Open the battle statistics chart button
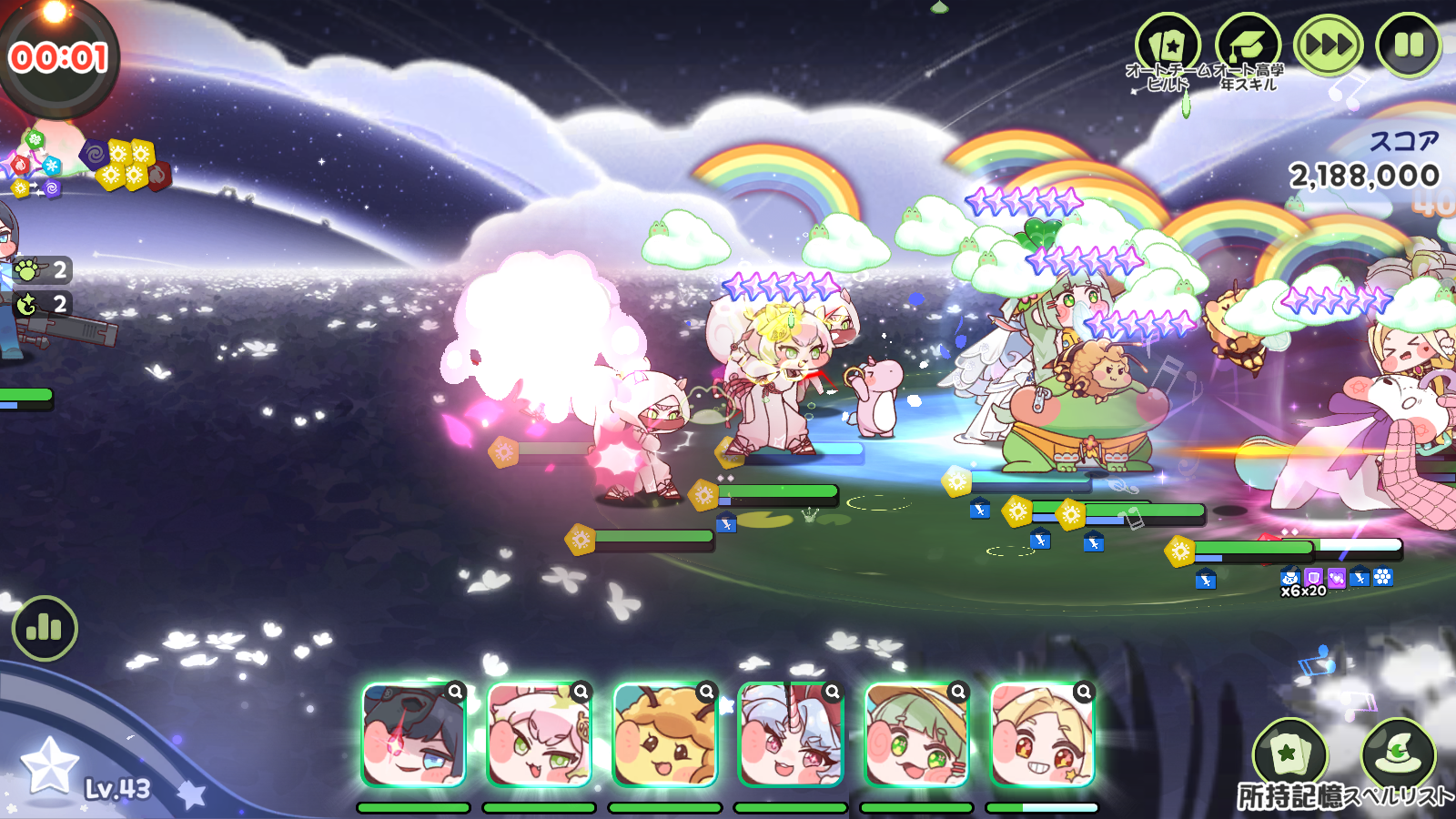Screen dimensions: 1456x819 click(45, 628)
